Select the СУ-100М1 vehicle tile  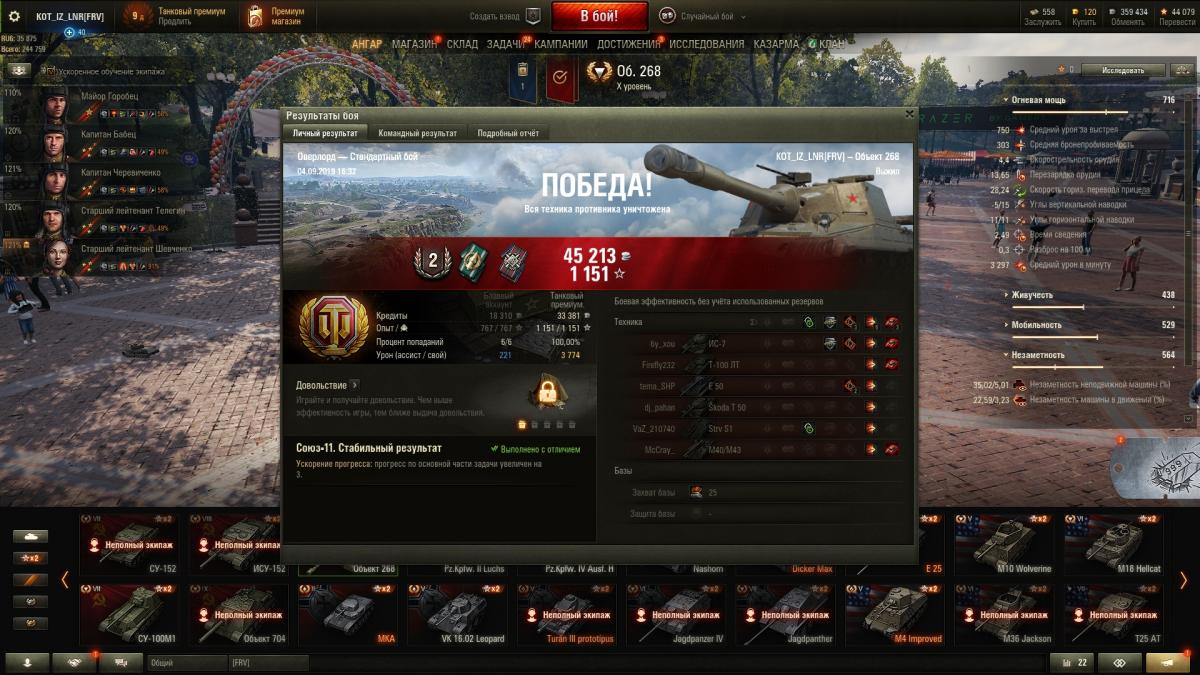129,614
